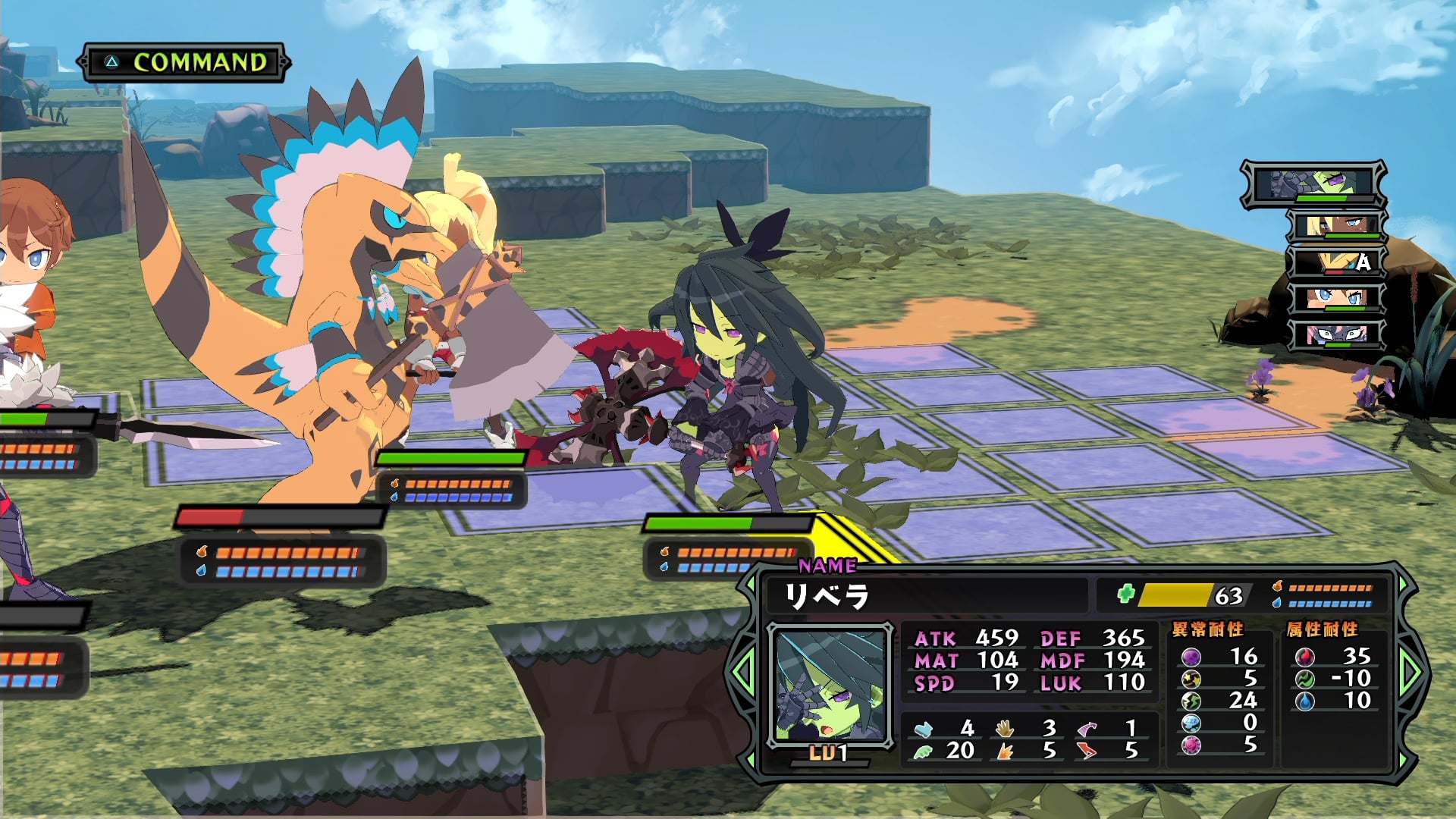Click the status panel's right green arrow

pos(1411,671)
